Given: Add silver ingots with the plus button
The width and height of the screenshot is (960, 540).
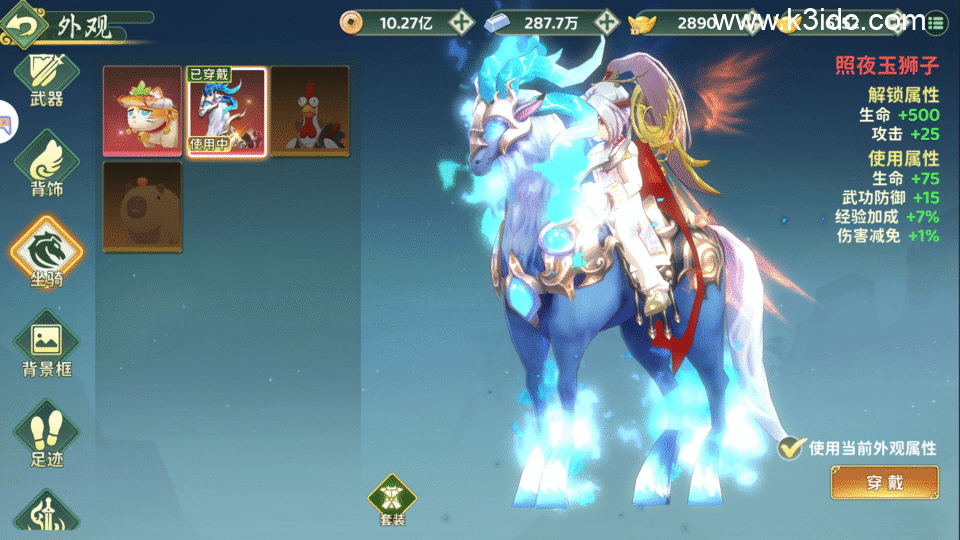Looking at the screenshot, I should coord(606,21).
